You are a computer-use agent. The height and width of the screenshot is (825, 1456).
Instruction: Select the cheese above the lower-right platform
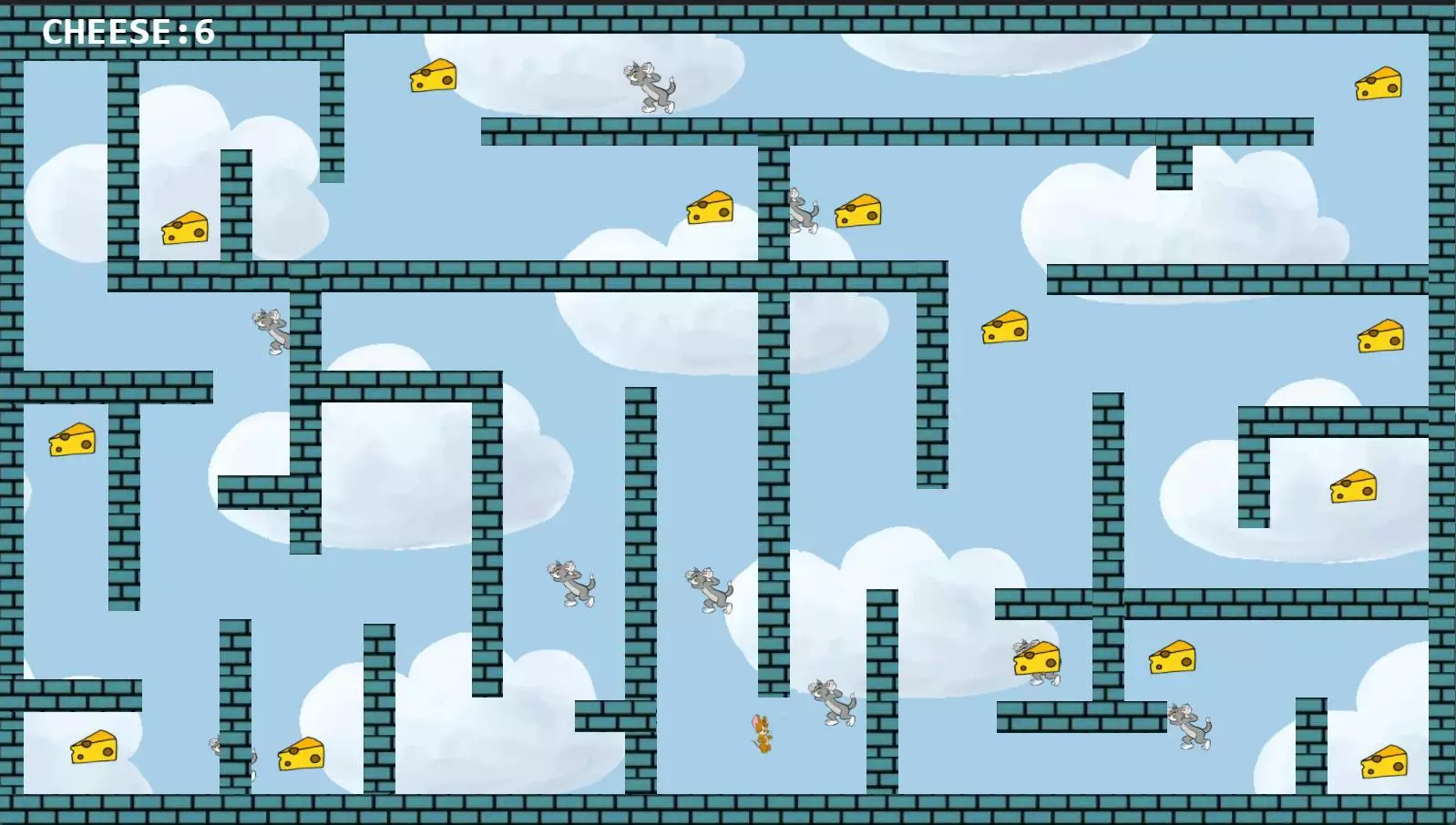pos(1175,658)
